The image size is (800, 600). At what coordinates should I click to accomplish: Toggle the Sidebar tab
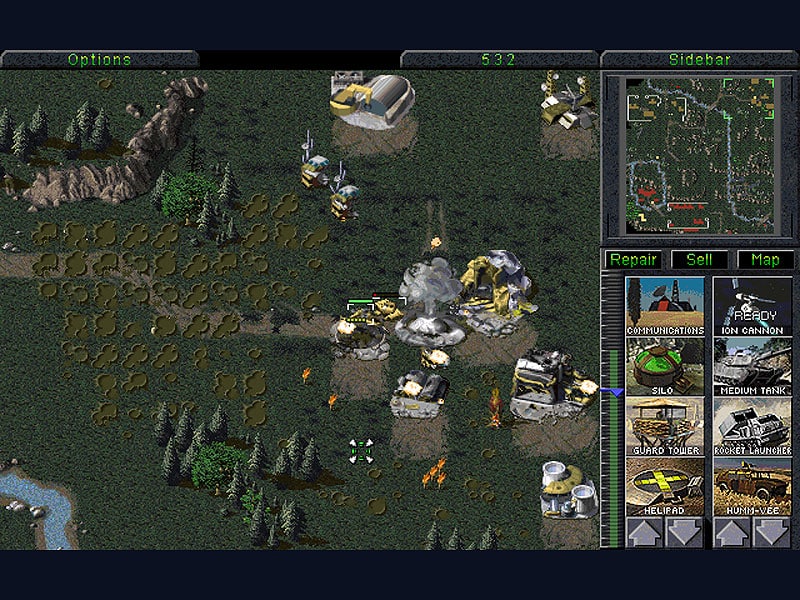coord(699,59)
